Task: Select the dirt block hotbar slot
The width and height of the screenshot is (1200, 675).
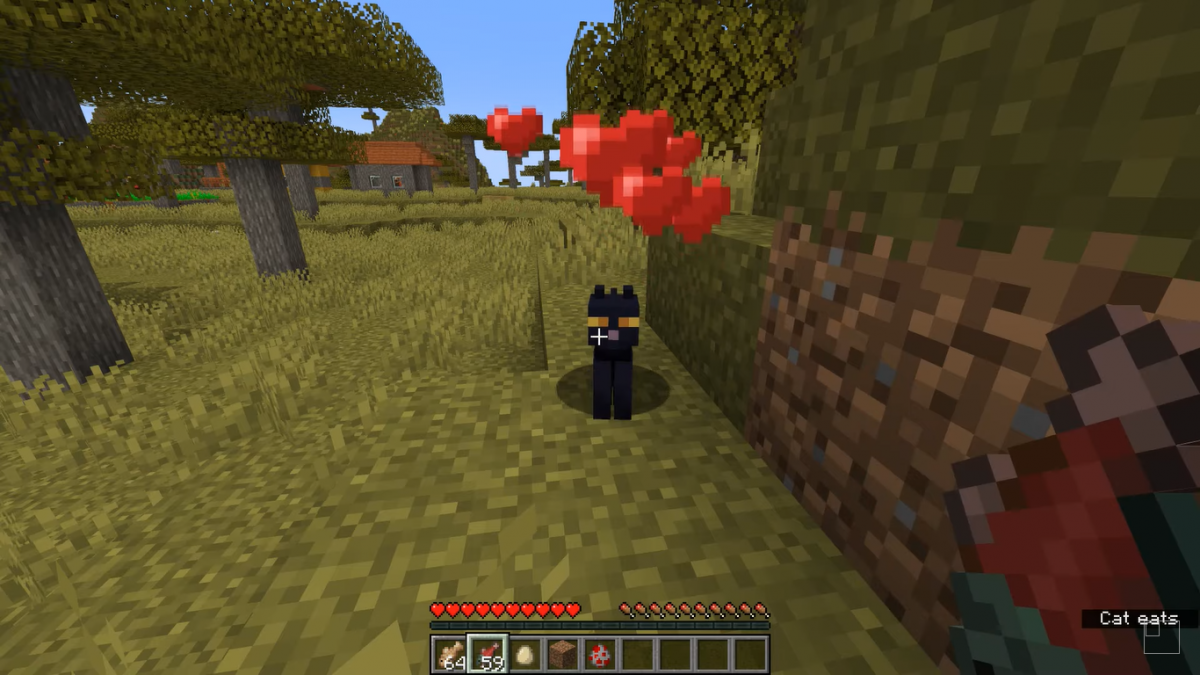Action: [x=562, y=654]
